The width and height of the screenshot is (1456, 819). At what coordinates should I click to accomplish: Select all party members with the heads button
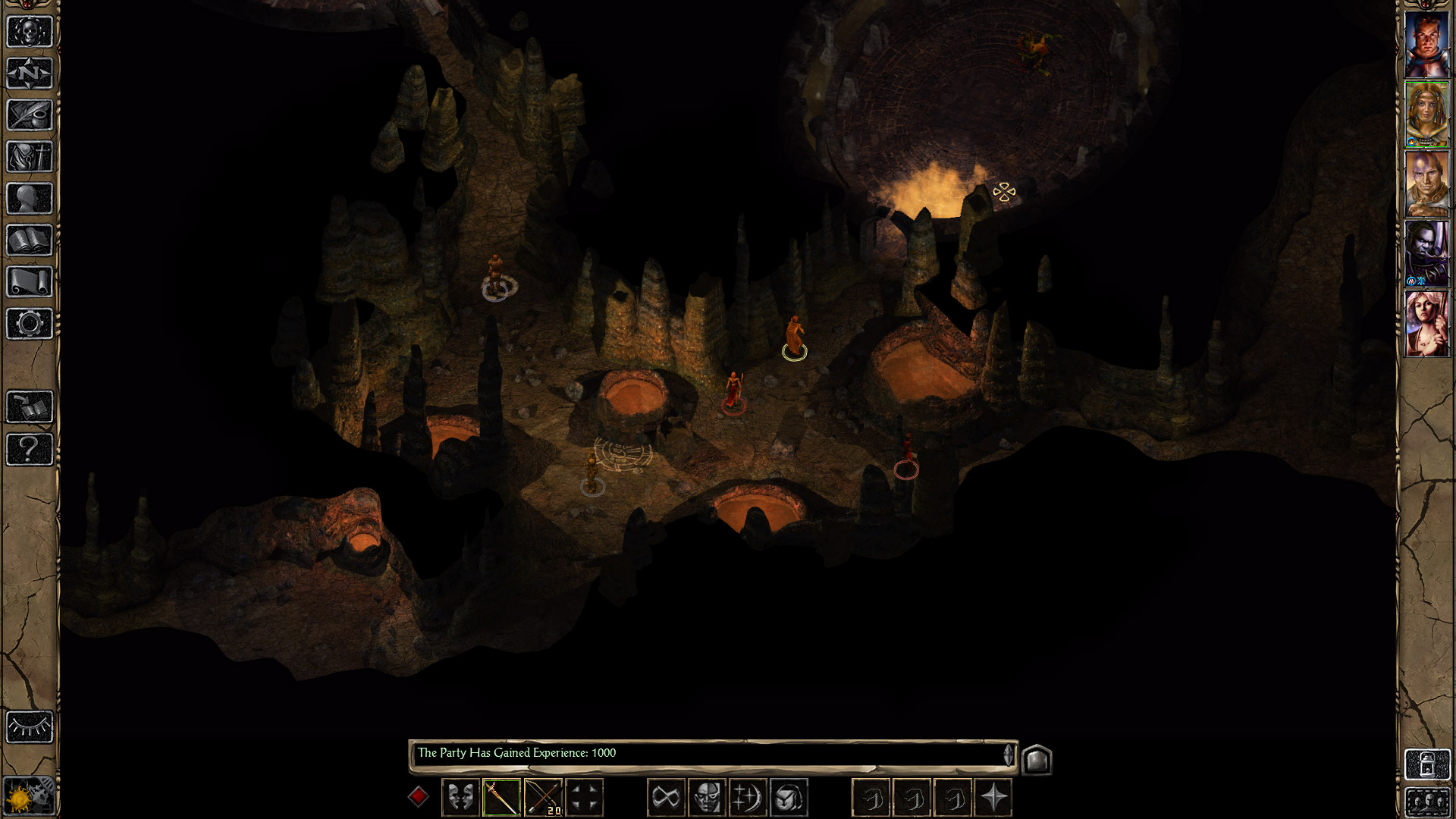[1426, 802]
